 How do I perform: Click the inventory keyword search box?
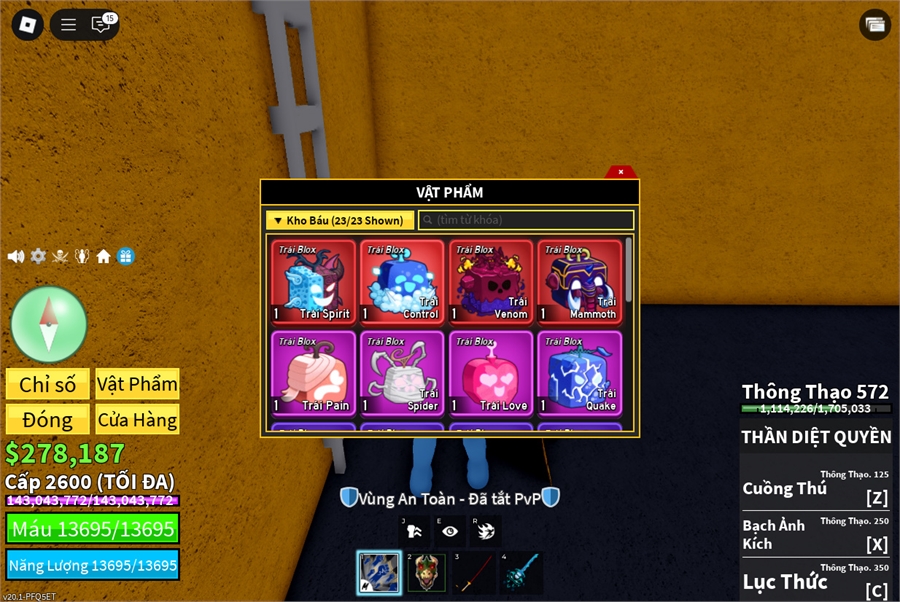tap(526, 220)
